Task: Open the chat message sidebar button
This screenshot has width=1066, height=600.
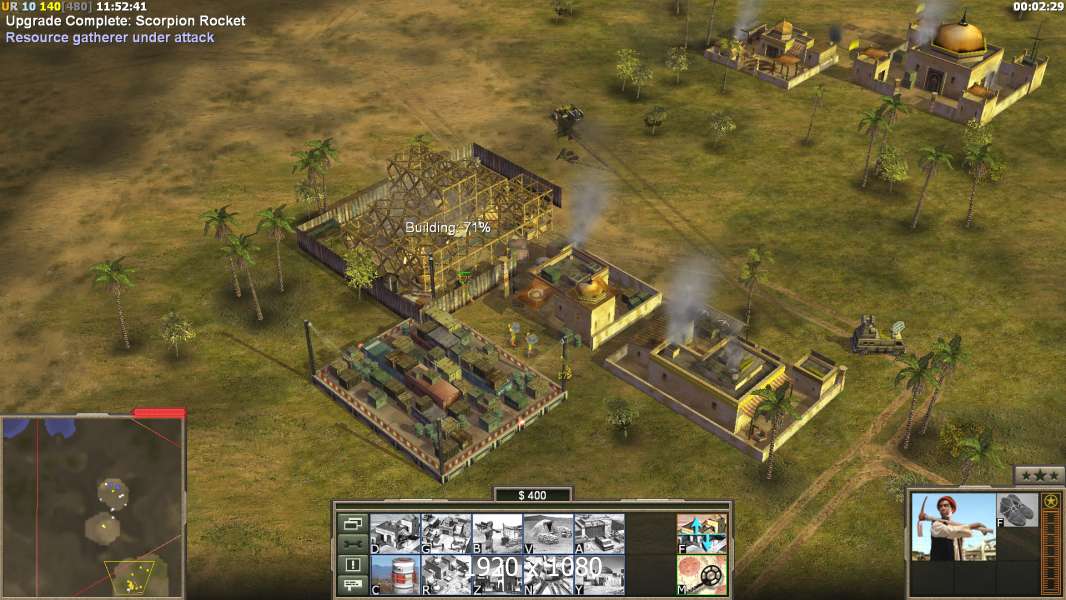Action: coord(352,586)
